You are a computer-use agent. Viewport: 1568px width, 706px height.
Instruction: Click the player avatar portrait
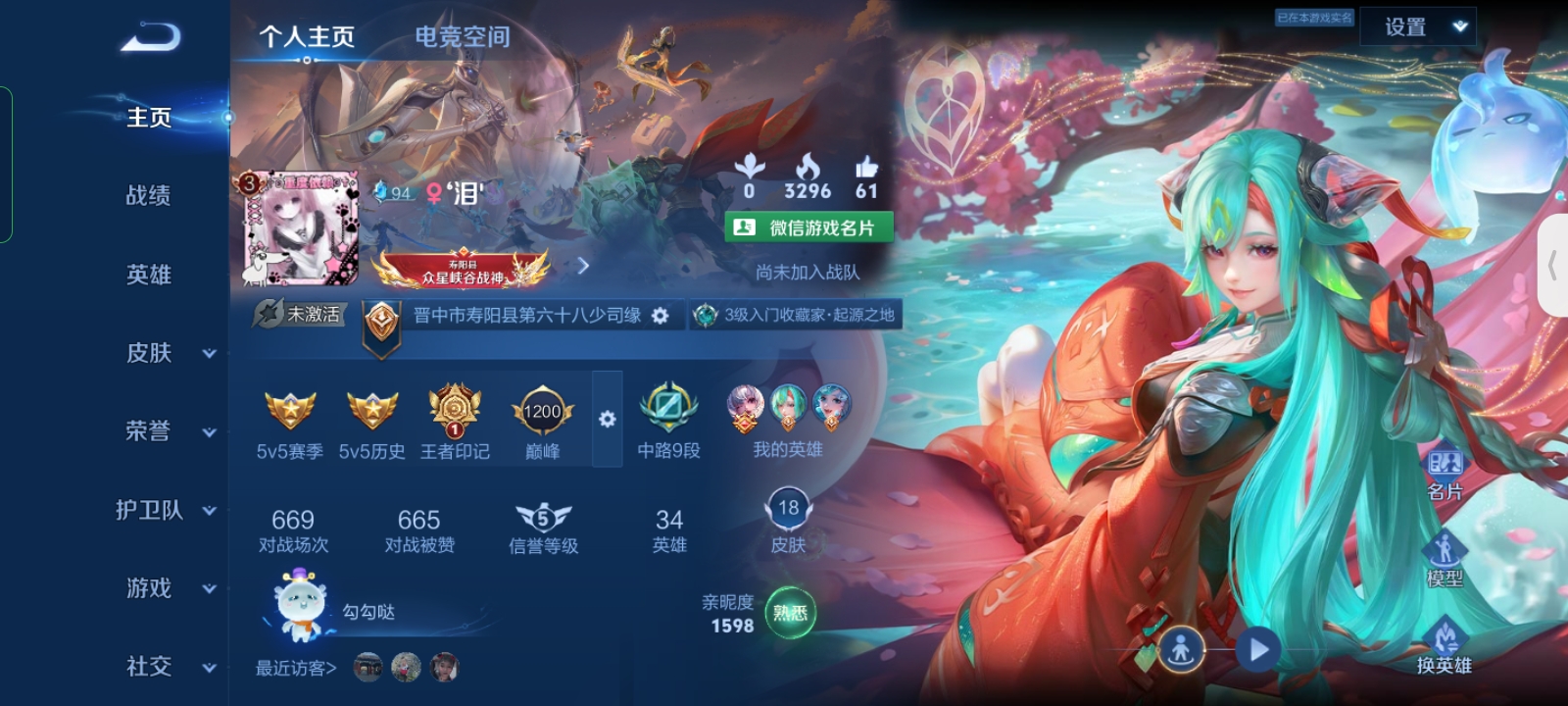pos(301,229)
